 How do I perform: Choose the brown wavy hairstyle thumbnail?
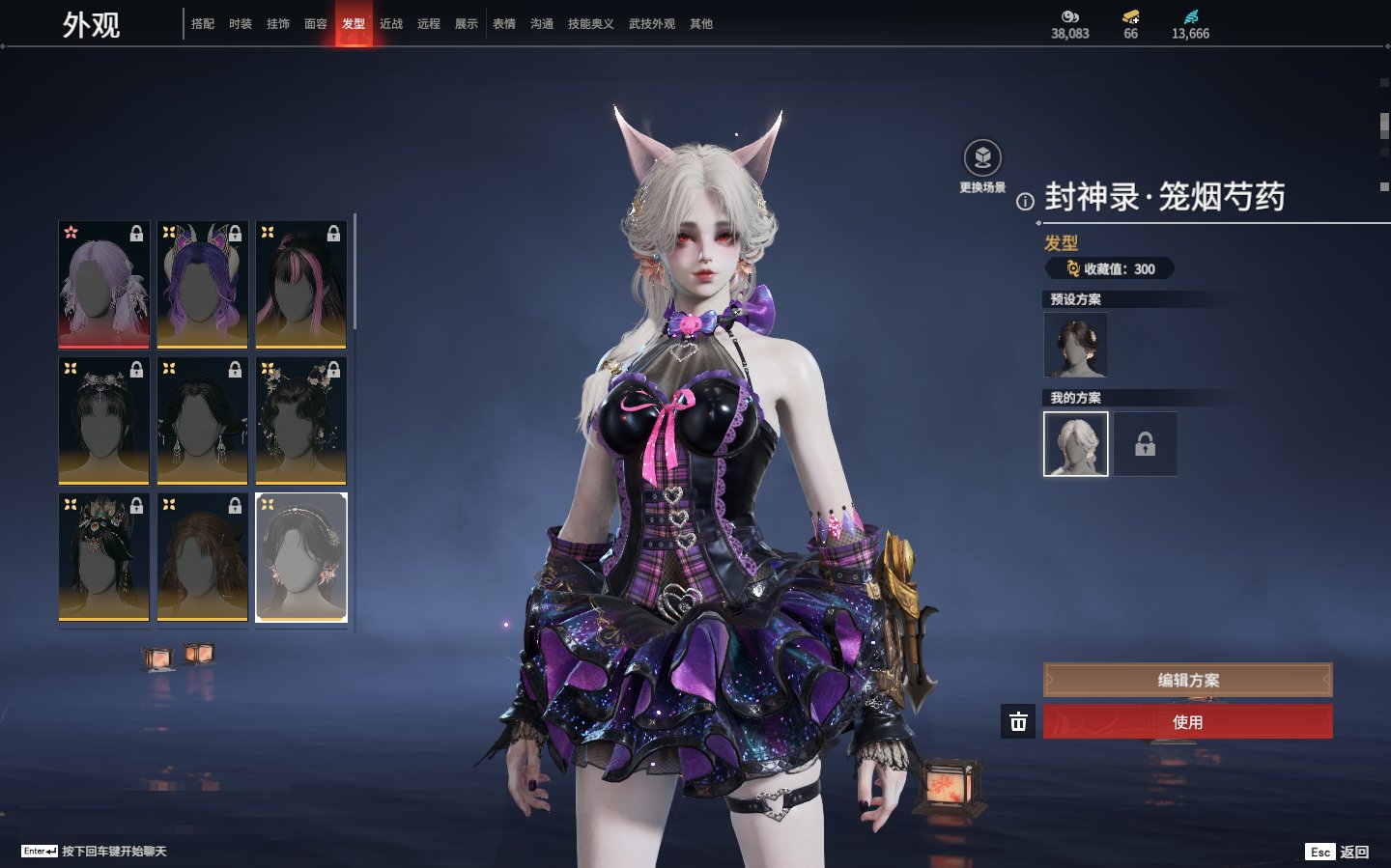point(203,557)
